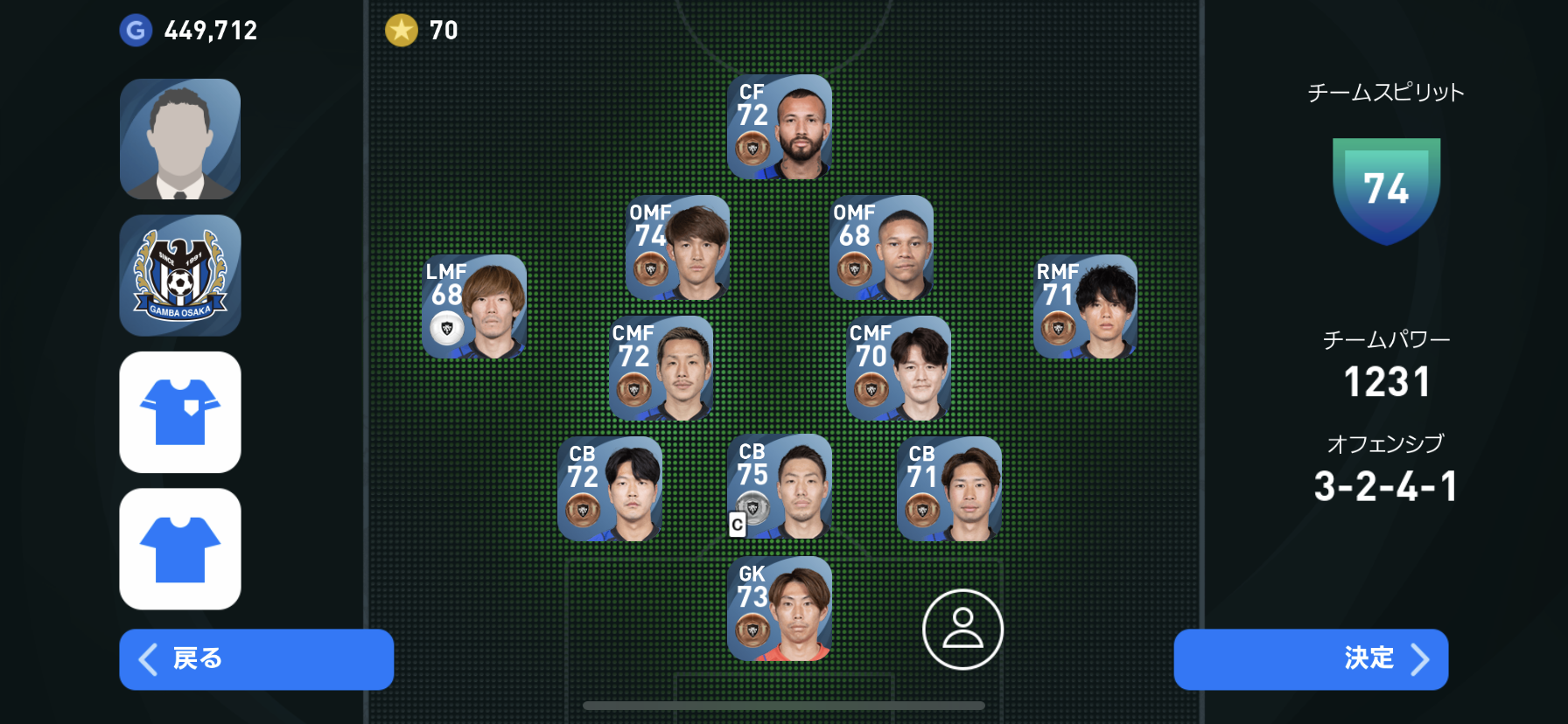This screenshot has height=724, width=1568.
Task: Select the GK 73 goalkeeper card
Action: coord(780,609)
